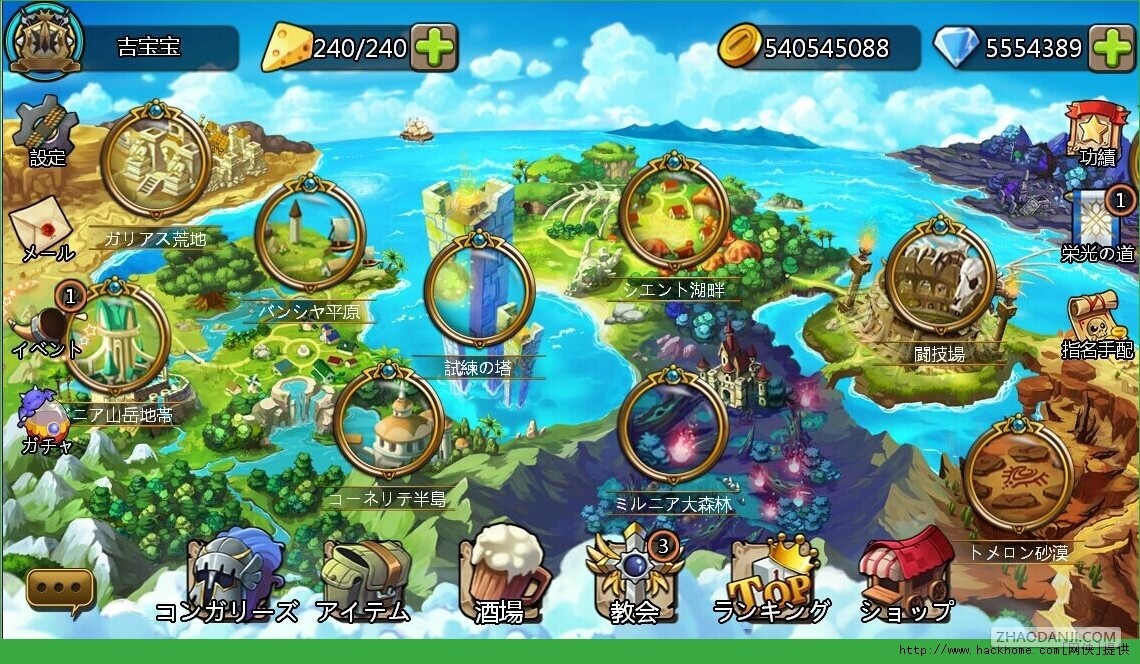Viewport: 1140px width, 664px height.
Task: Select the トメロン砂漠 desert stage
Action: point(1017,474)
